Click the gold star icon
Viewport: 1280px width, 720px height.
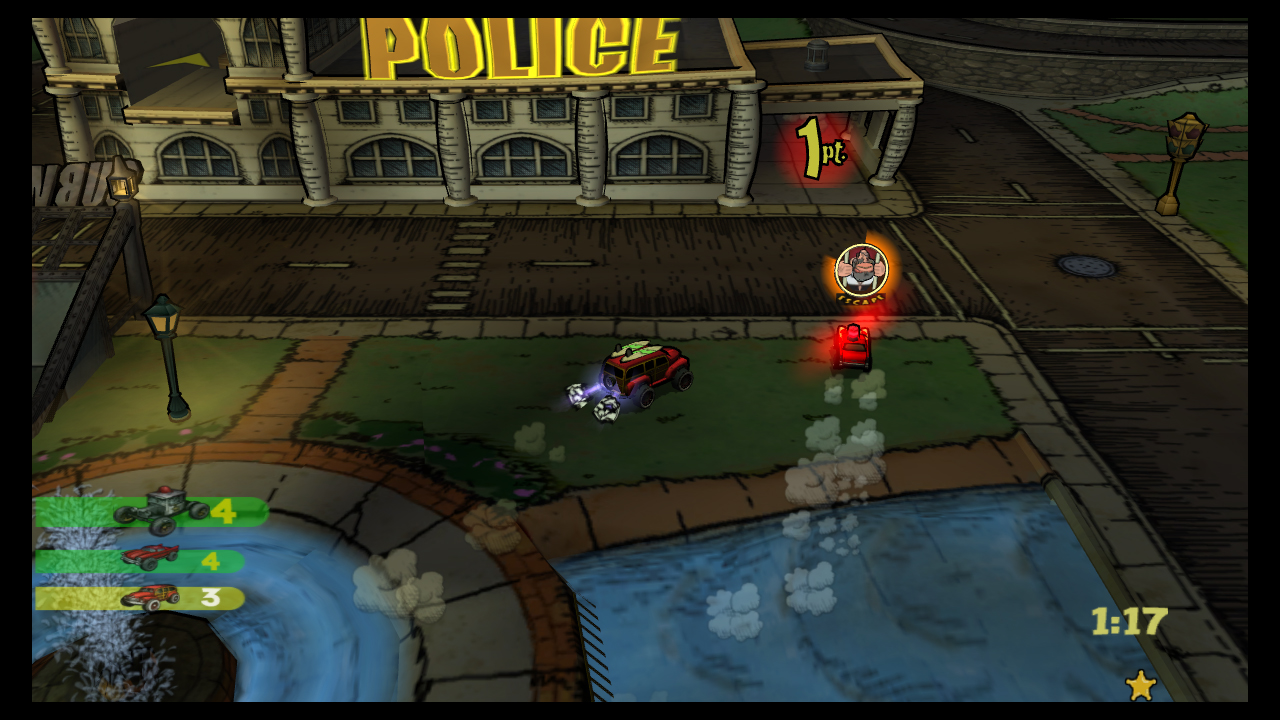click(1140, 685)
